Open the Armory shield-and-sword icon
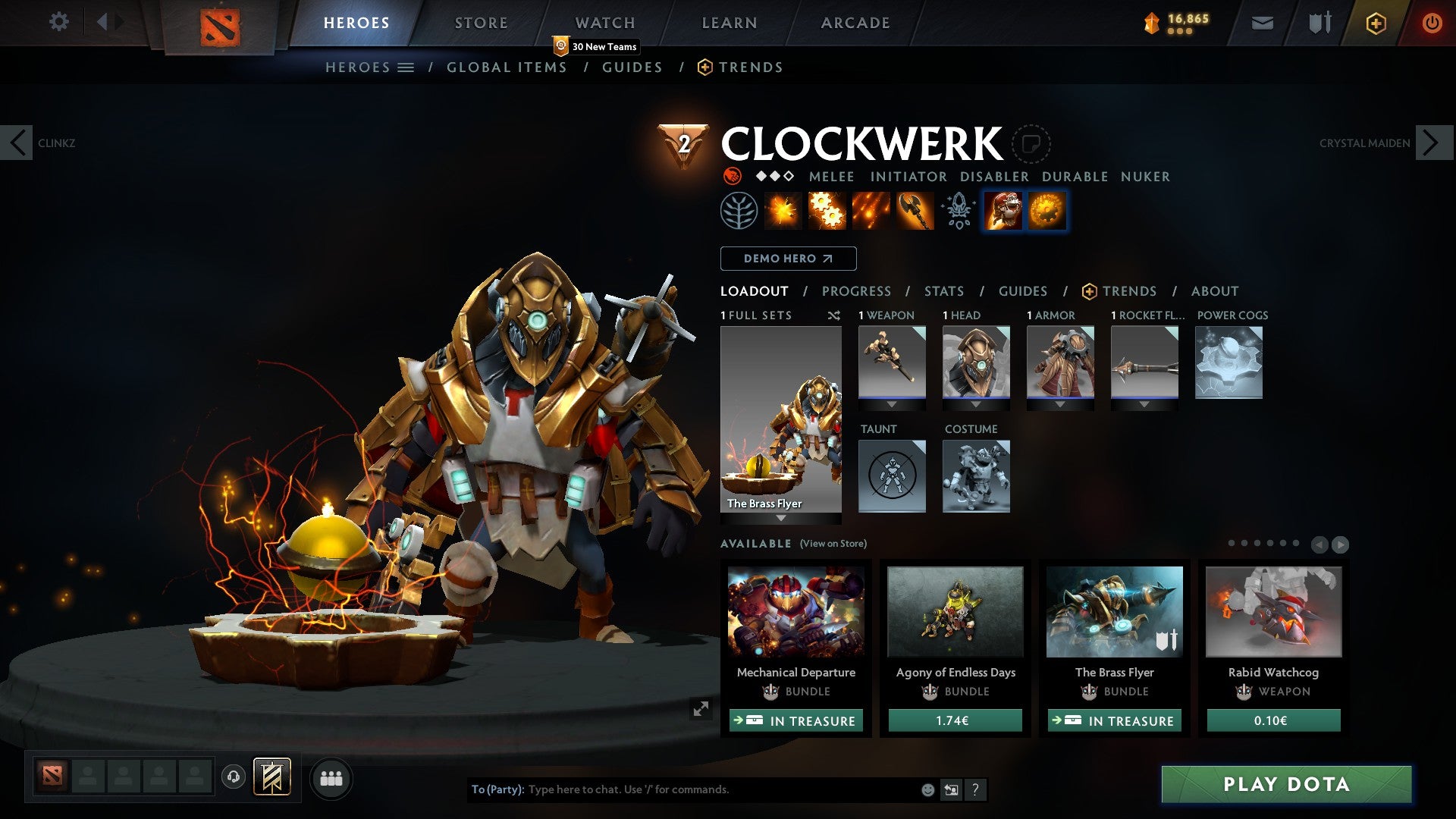This screenshot has width=1456, height=819. (x=1319, y=23)
